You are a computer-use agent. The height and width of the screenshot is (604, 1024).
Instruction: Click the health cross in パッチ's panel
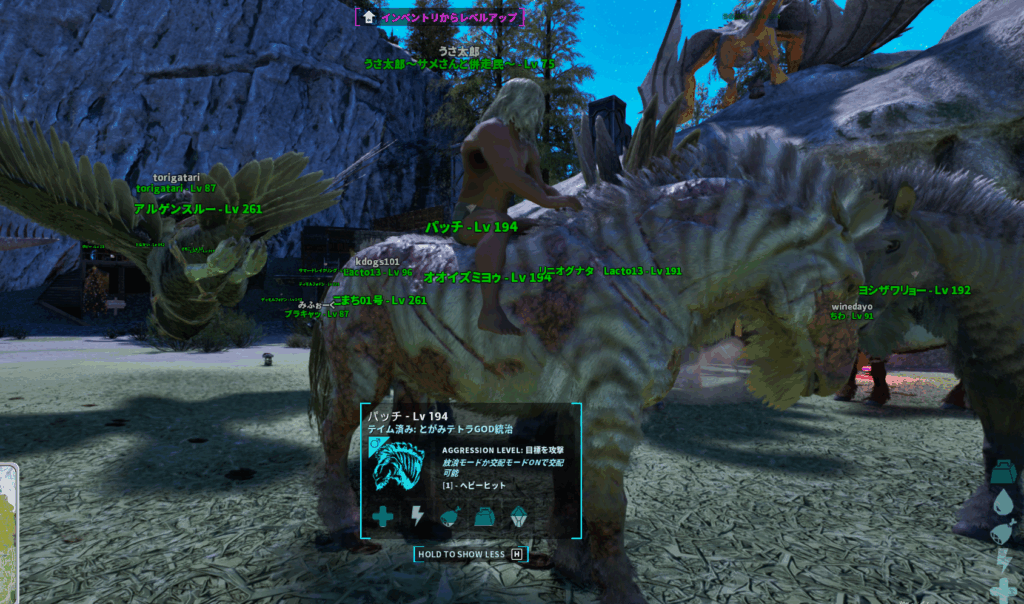pos(383,516)
